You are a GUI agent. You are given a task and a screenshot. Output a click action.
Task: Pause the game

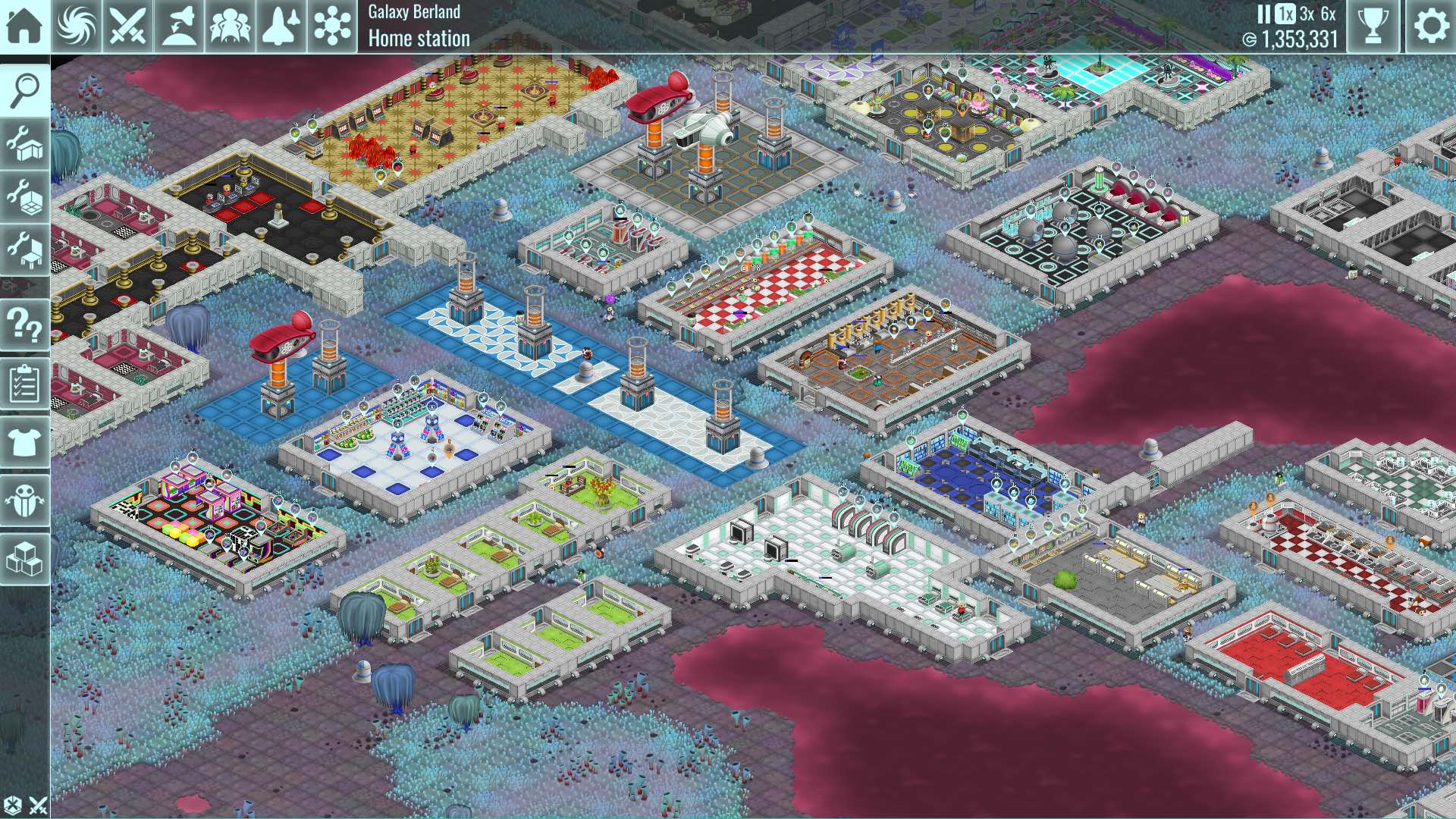(x=1263, y=14)
